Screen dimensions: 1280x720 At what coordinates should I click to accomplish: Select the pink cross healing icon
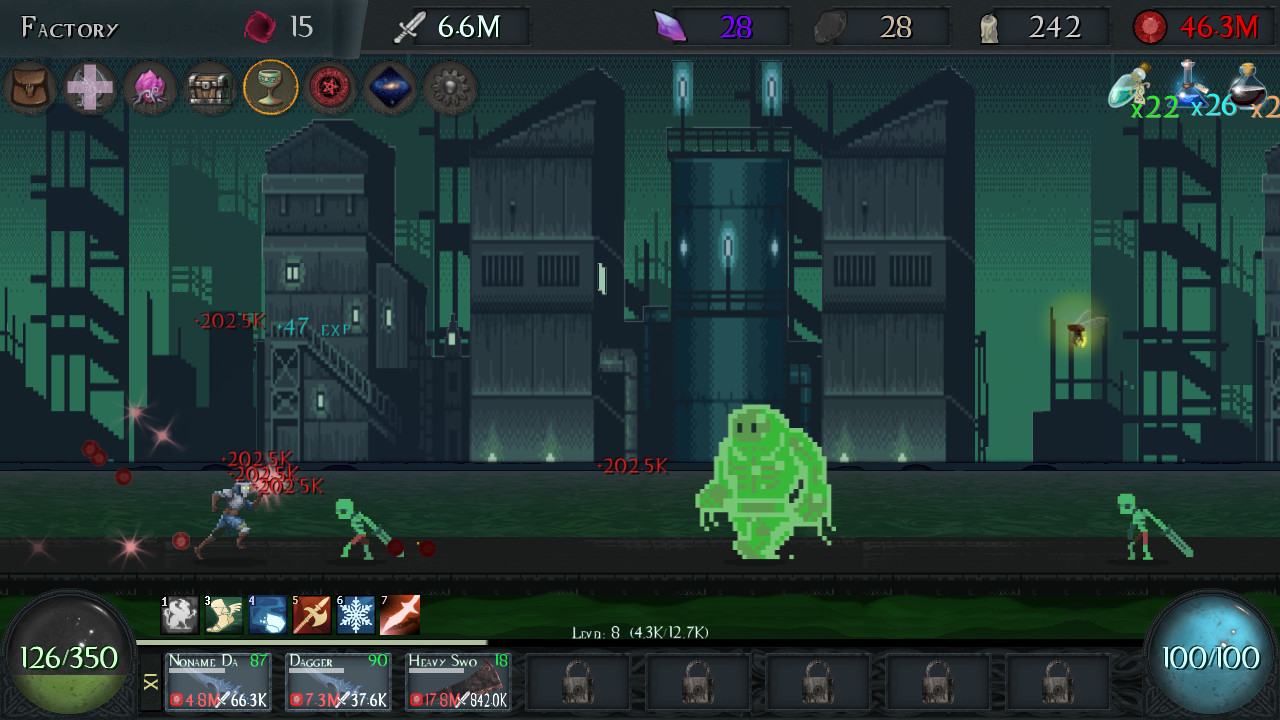[90, 87]
